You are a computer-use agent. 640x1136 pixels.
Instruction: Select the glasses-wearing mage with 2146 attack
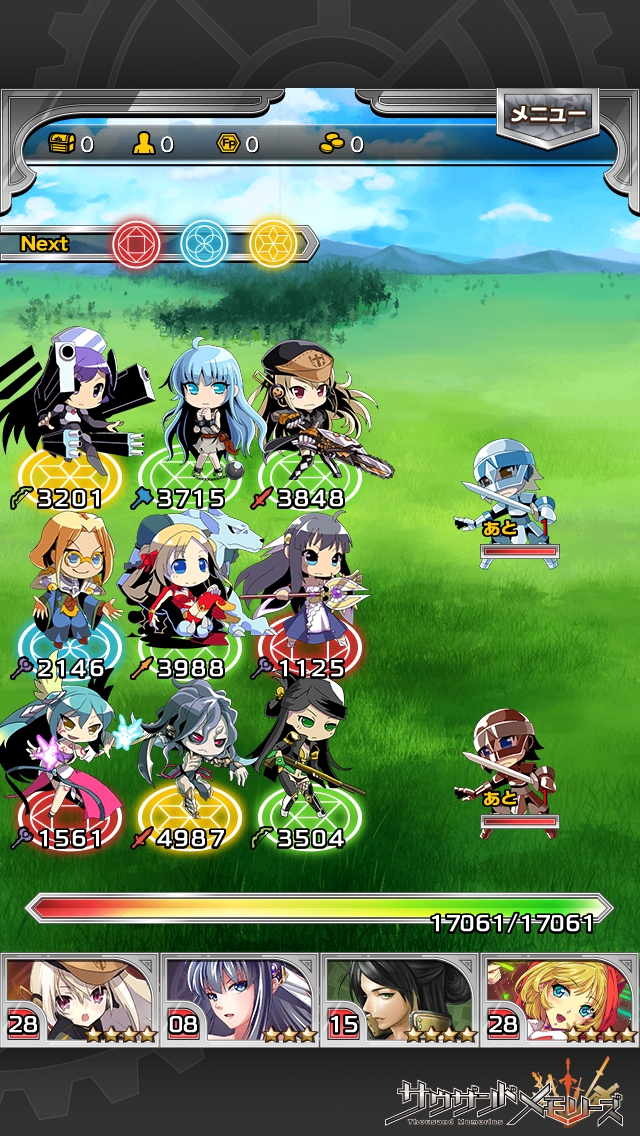[x=70, y=585]
